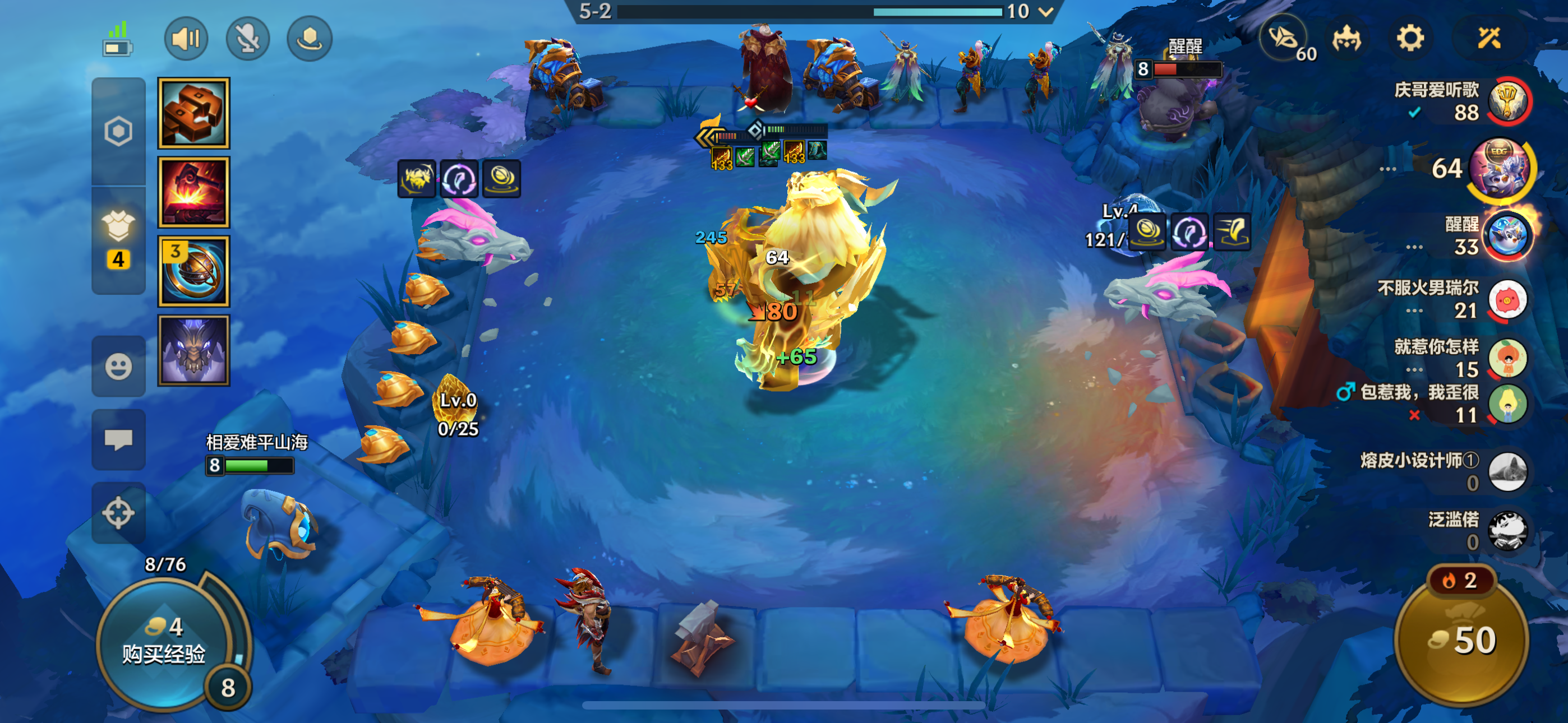Toggle the muted microphone button

coord(248,39)
